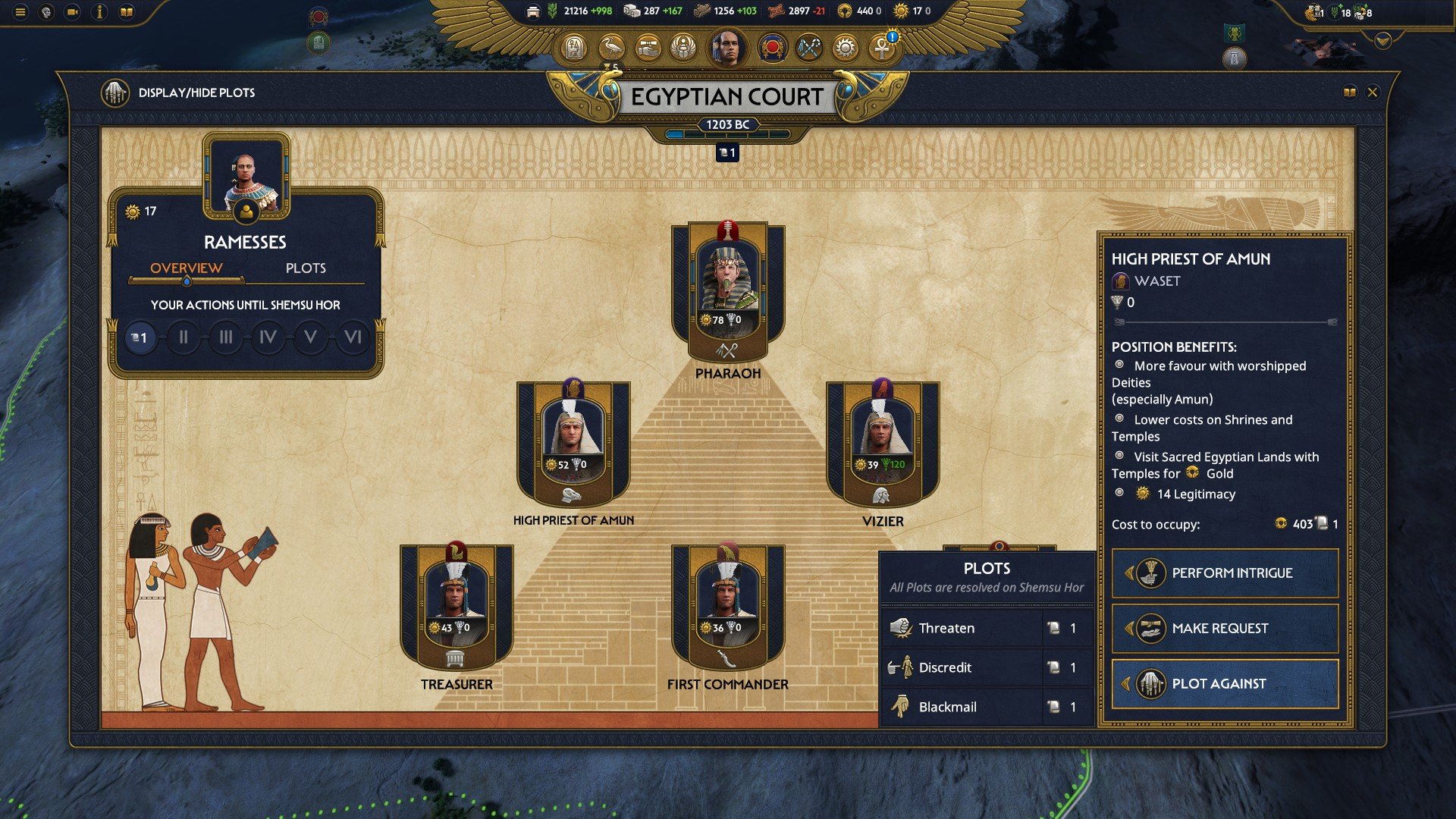This screenshot has height=819, width=1456.
Task: Choose Make Request
Action: point(1225,629)
